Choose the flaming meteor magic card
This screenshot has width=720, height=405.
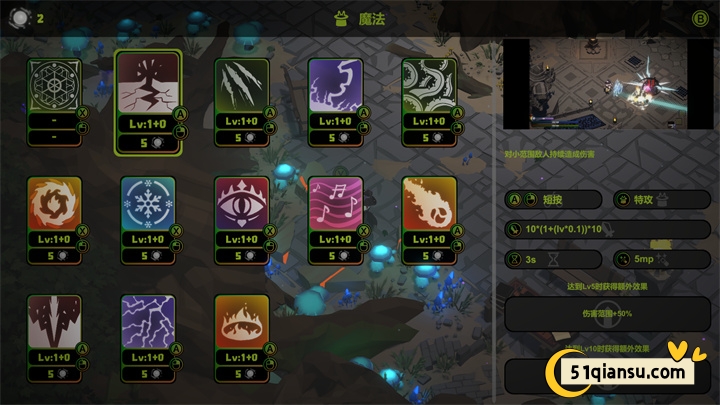tap(429, 203)
